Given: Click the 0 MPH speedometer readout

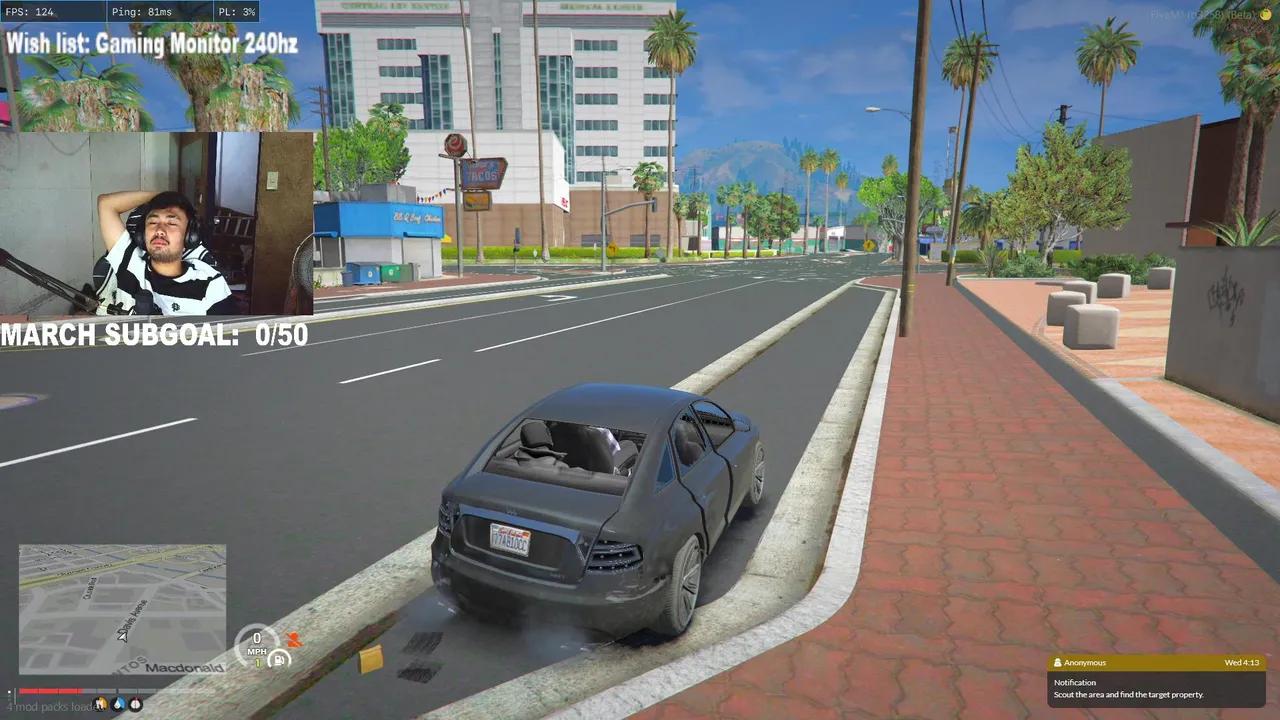Looking at the screenshot, I should point(256,645).
